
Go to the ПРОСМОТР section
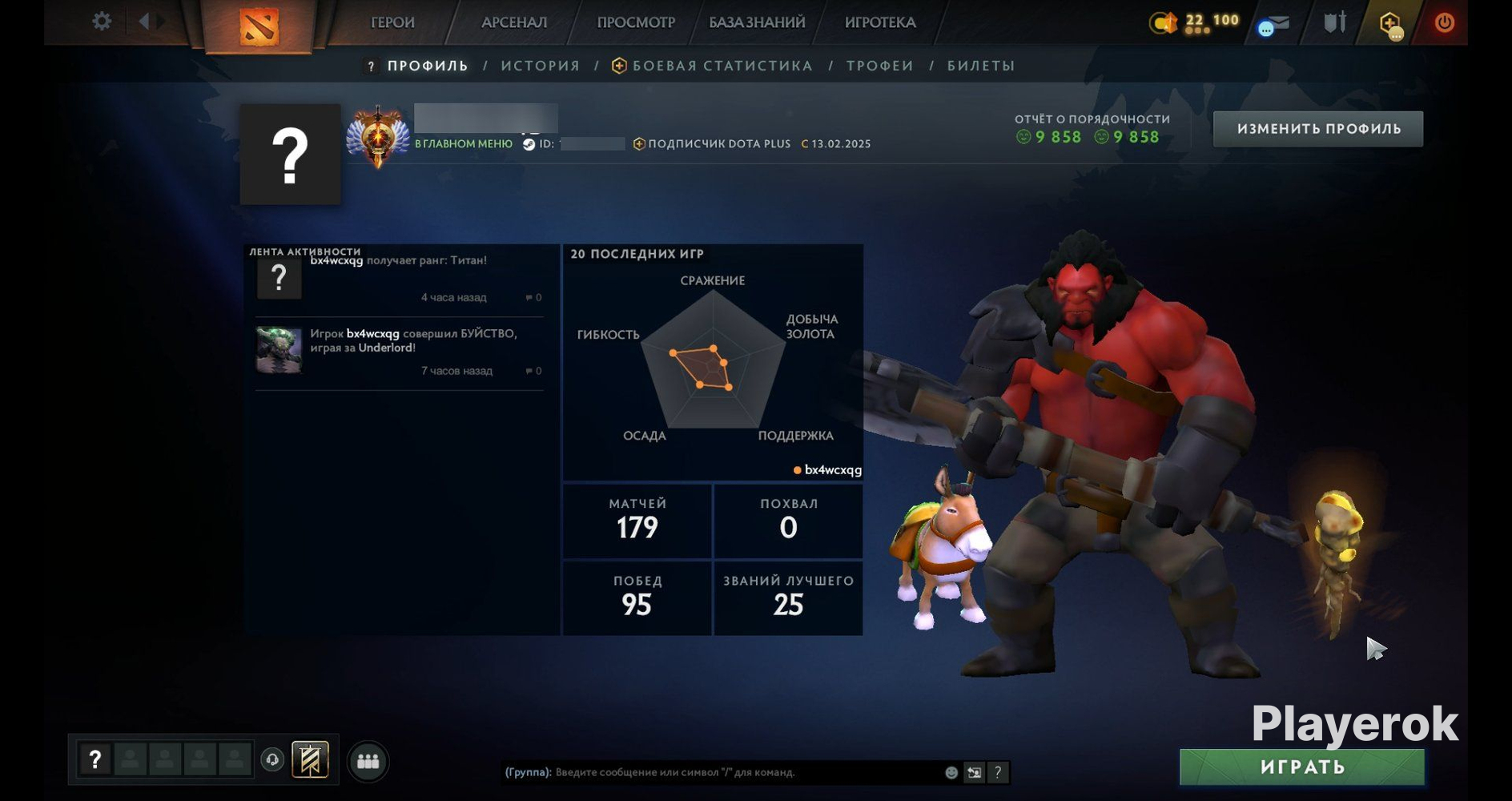(636, 22)
